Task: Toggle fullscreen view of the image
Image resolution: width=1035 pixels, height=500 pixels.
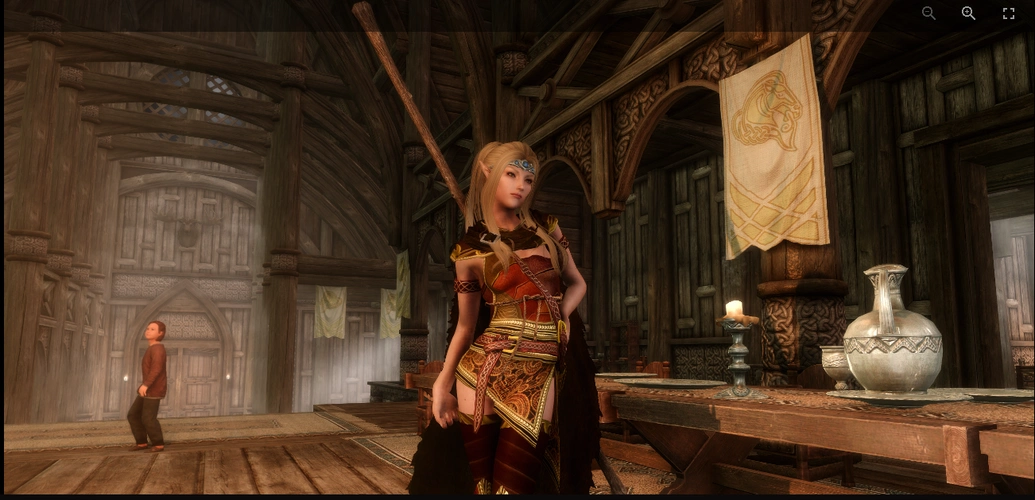Action: click(x=1008, y=13)
